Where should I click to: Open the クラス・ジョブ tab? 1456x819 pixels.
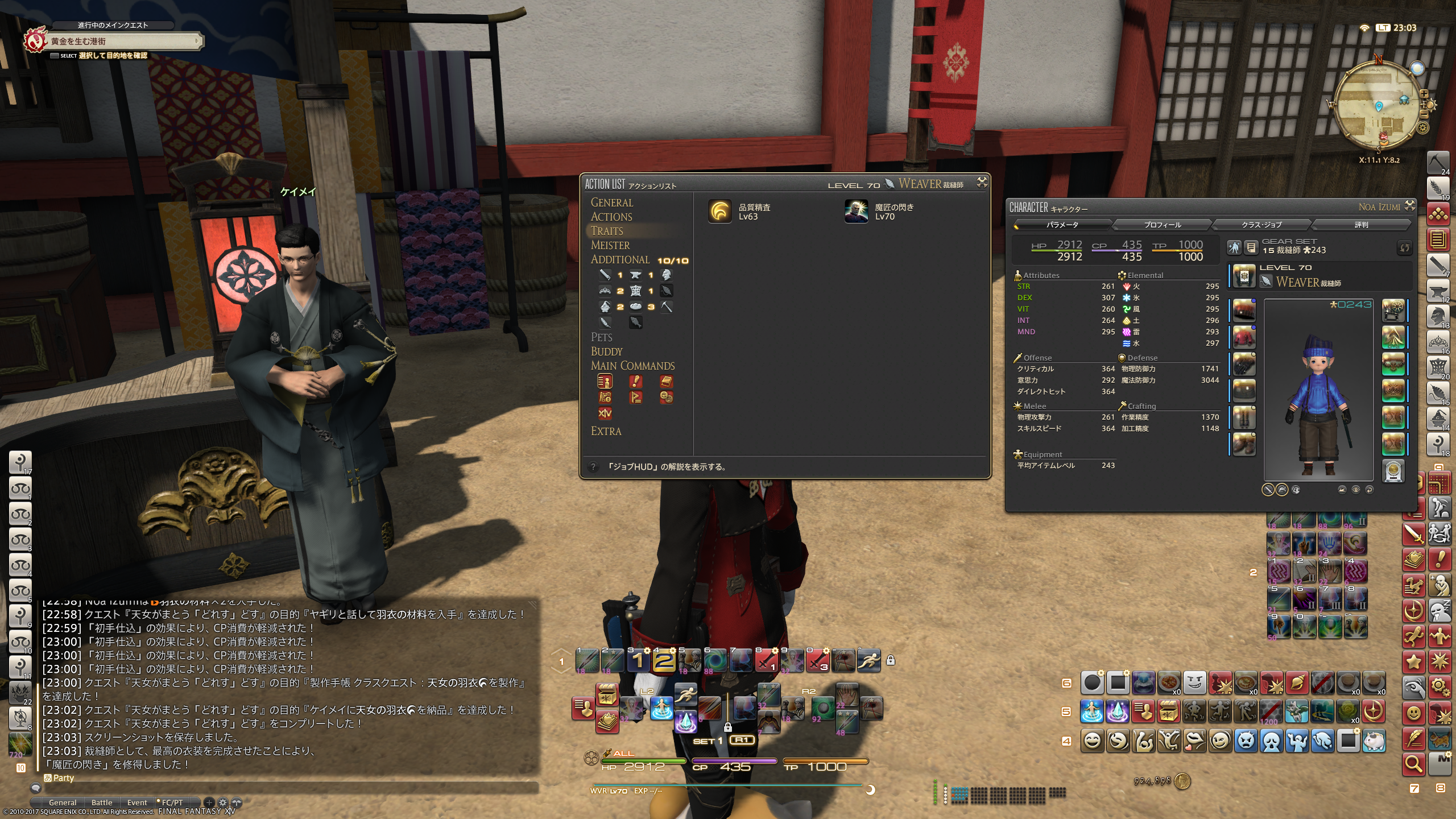[1261, 225]
